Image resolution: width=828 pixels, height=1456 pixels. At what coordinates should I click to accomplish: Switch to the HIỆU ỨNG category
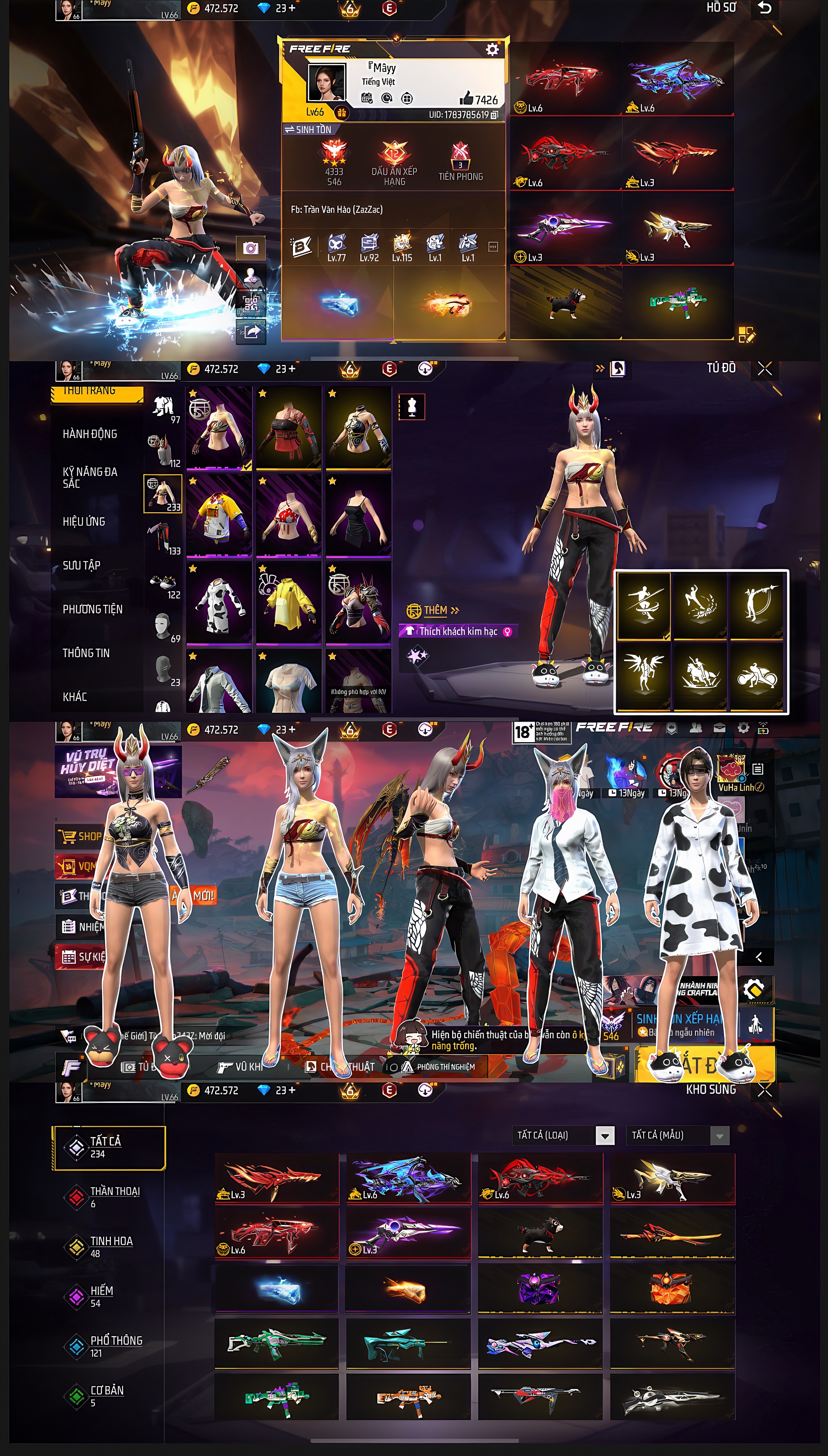[84, 521]
